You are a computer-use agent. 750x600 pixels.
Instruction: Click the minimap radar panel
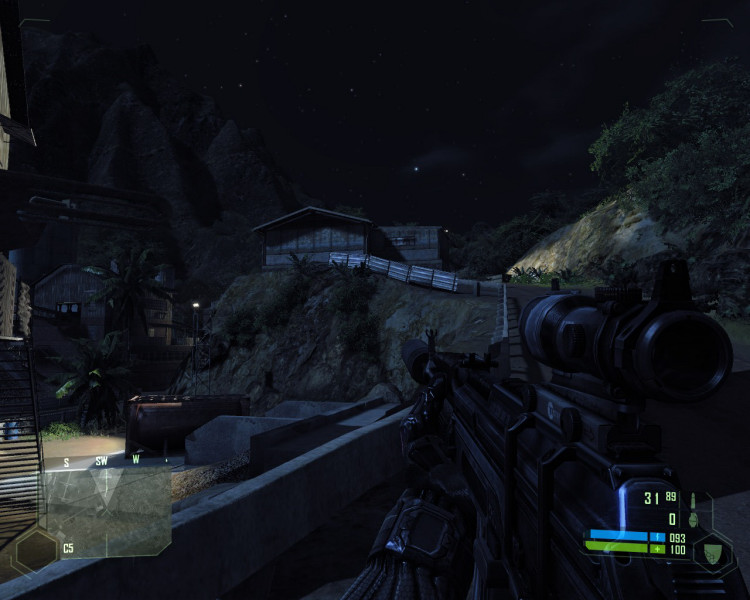106,510
